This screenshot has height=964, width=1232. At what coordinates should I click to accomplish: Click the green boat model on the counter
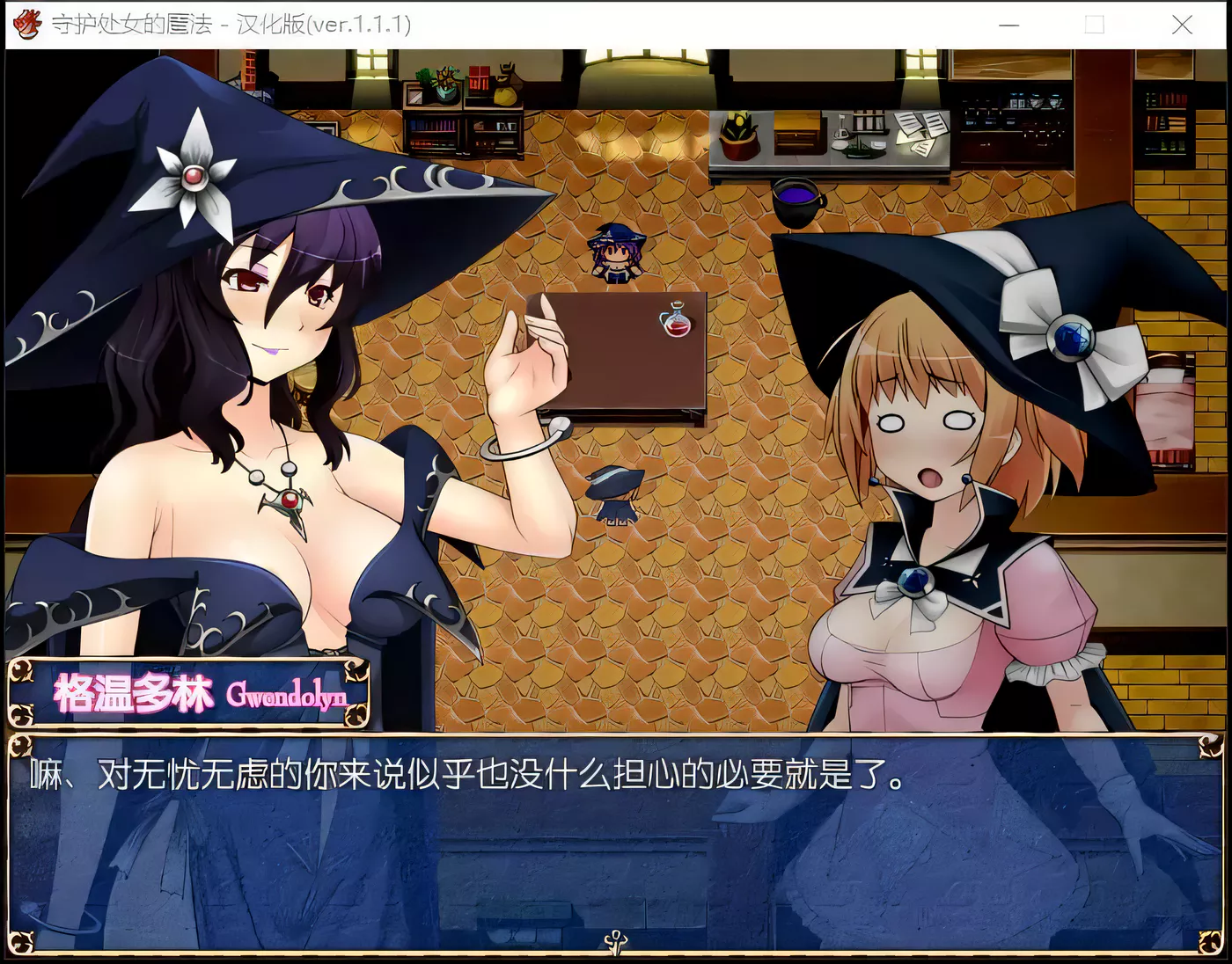tap(858, 148)
